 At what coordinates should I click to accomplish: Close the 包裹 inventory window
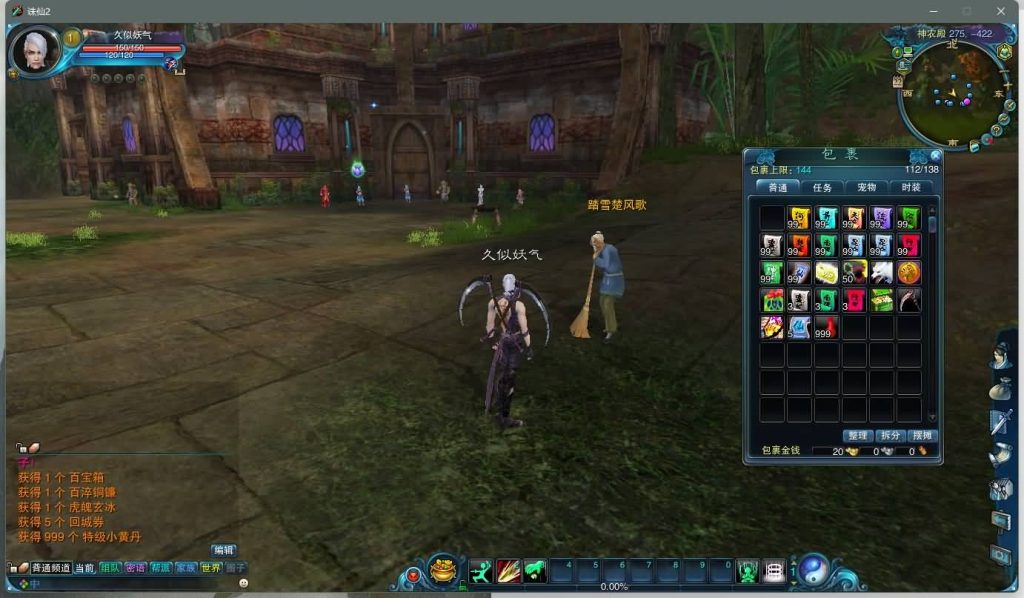[x=935, y=156]
